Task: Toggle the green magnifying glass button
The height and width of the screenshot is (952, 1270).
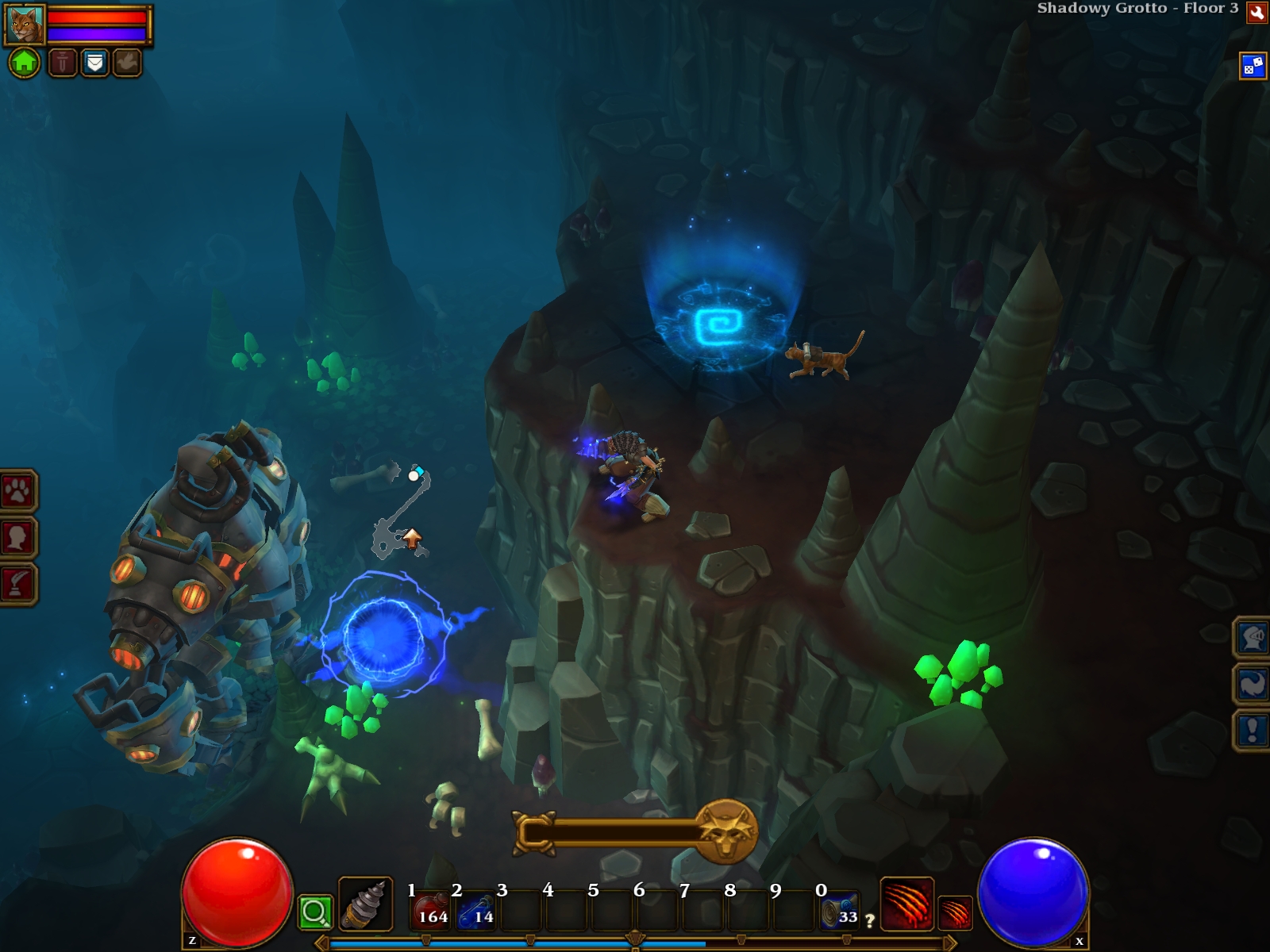Action: click(x=314, y=912)
